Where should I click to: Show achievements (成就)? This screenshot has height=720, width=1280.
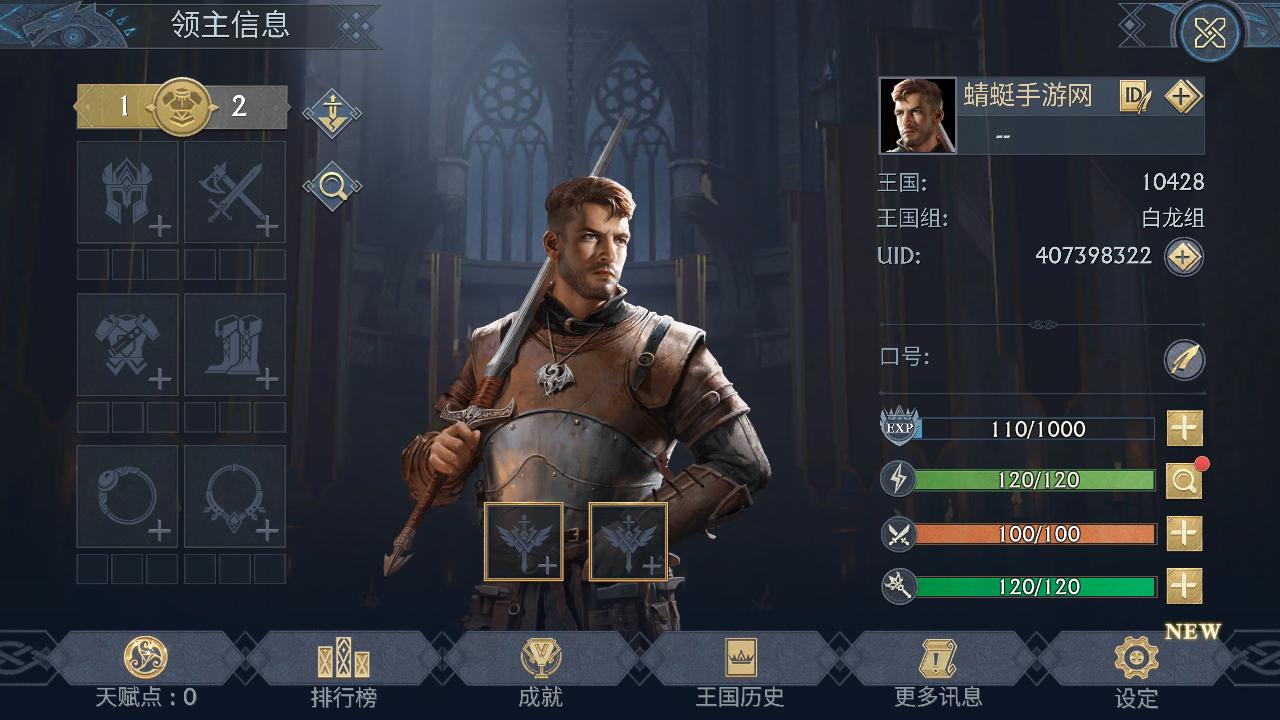click(x=541, y=670)
